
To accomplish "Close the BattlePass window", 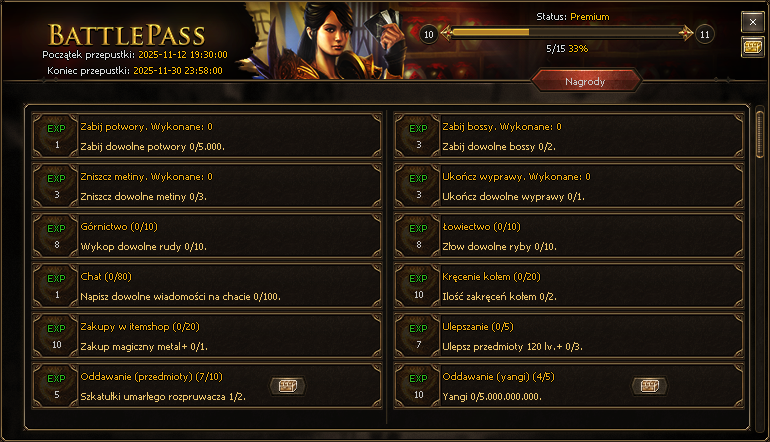I will click(752, 21).
